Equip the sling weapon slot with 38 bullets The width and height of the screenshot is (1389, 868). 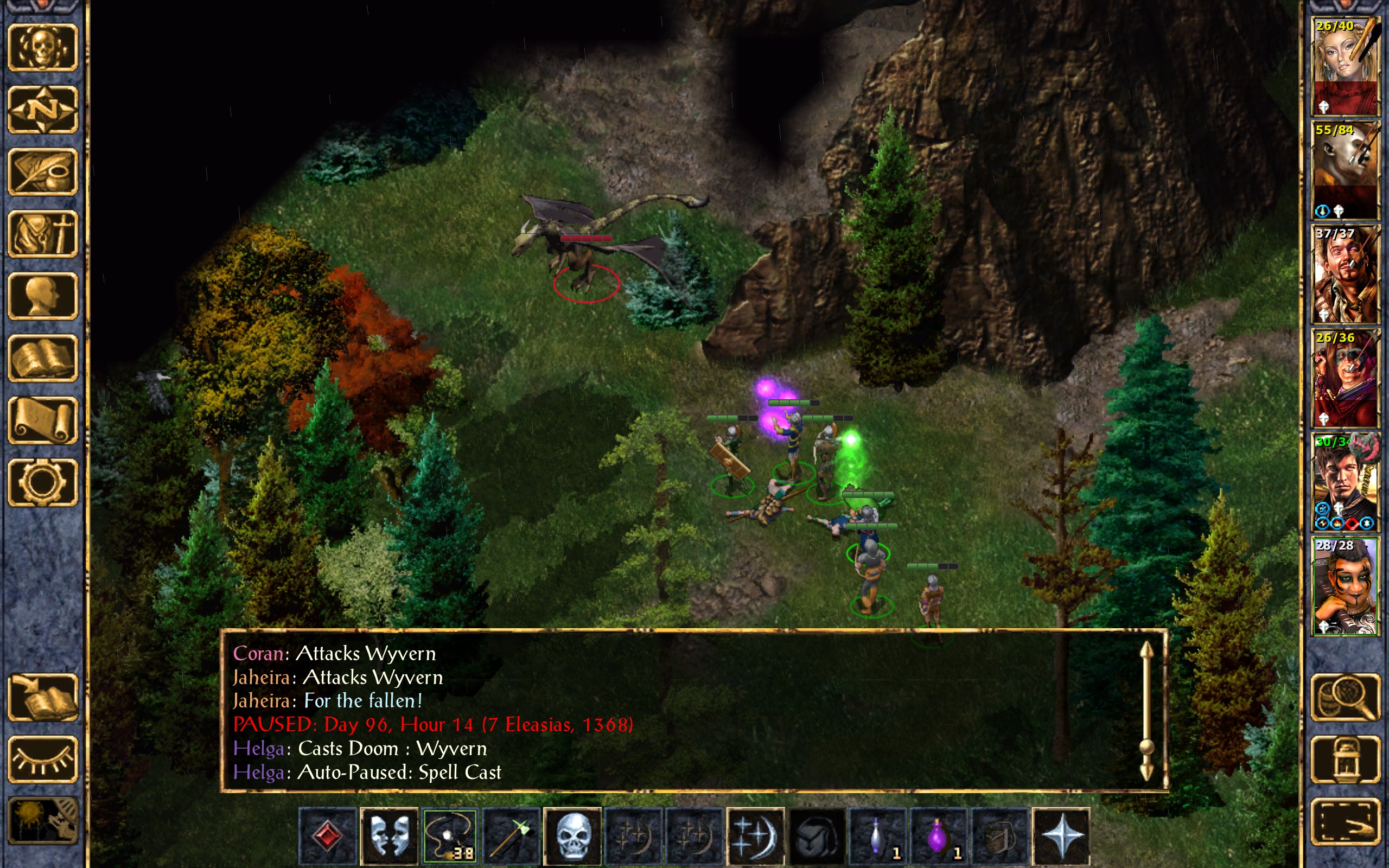(x=450, y=836)
